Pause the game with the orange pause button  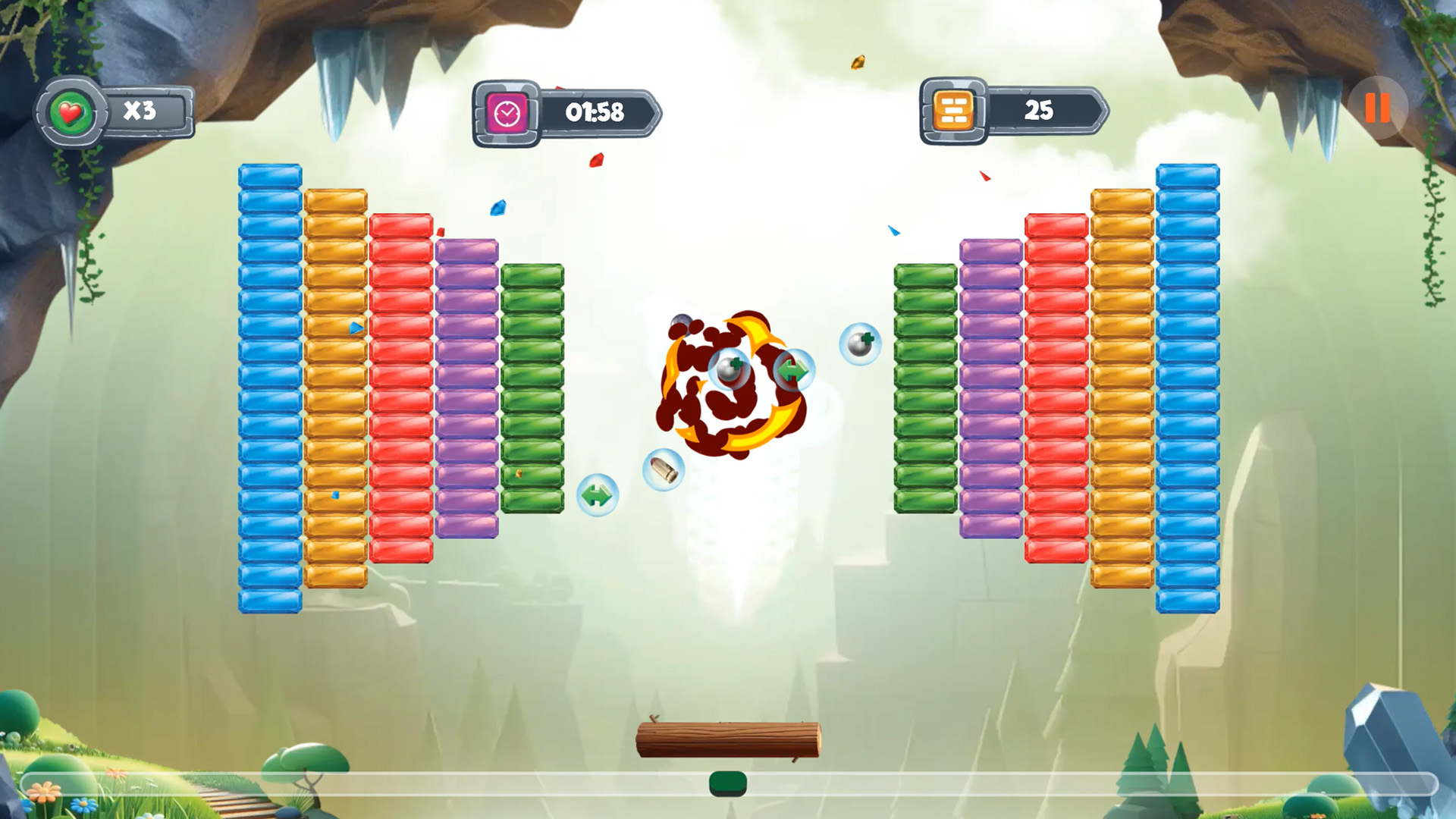click(1377, 108)
